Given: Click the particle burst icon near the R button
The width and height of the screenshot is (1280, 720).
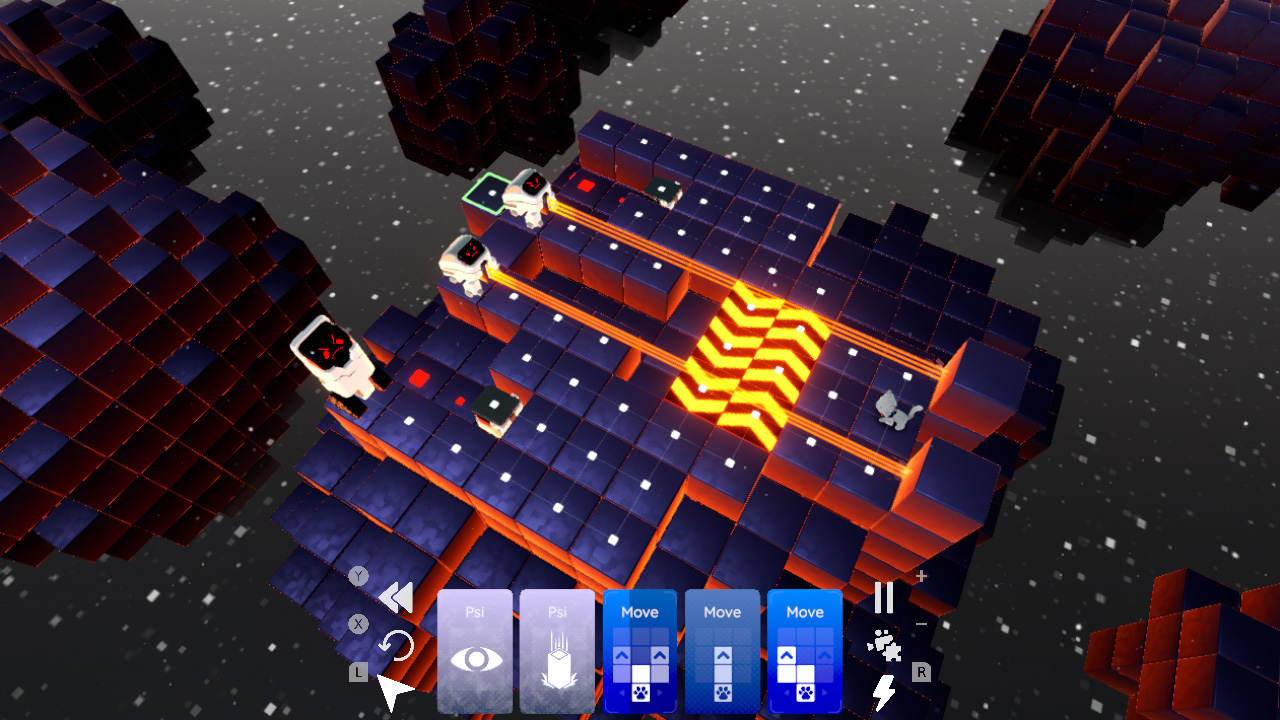Looking at the screenshot, I should pyautogui.click(x=883, y=644).
